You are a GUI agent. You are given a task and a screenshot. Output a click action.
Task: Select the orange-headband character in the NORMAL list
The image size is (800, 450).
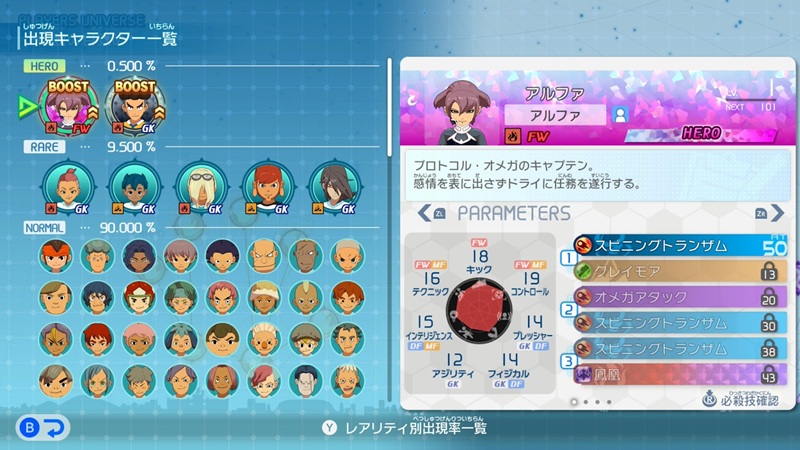pos(55,256)
